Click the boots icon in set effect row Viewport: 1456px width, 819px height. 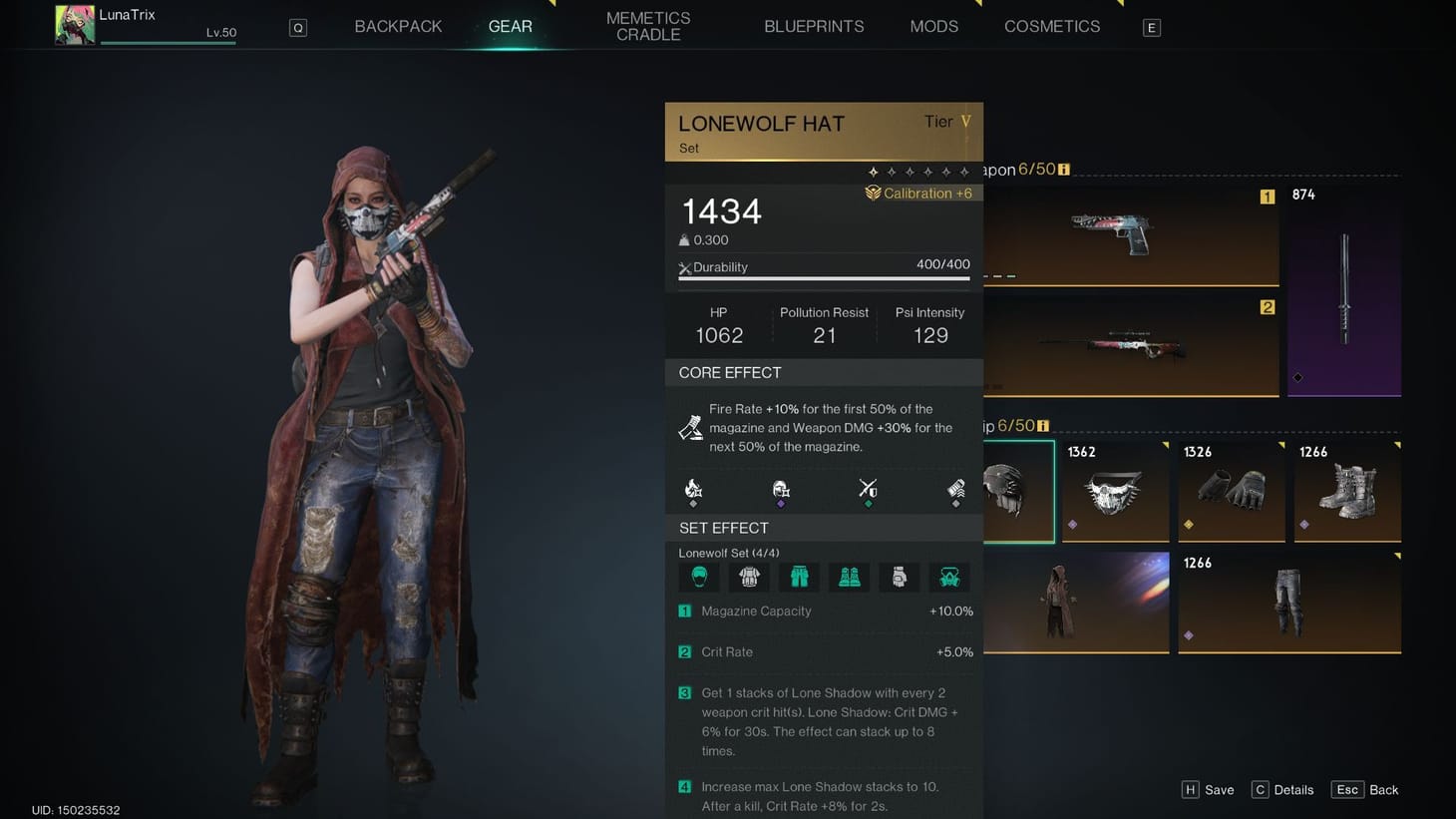[849, 577]
